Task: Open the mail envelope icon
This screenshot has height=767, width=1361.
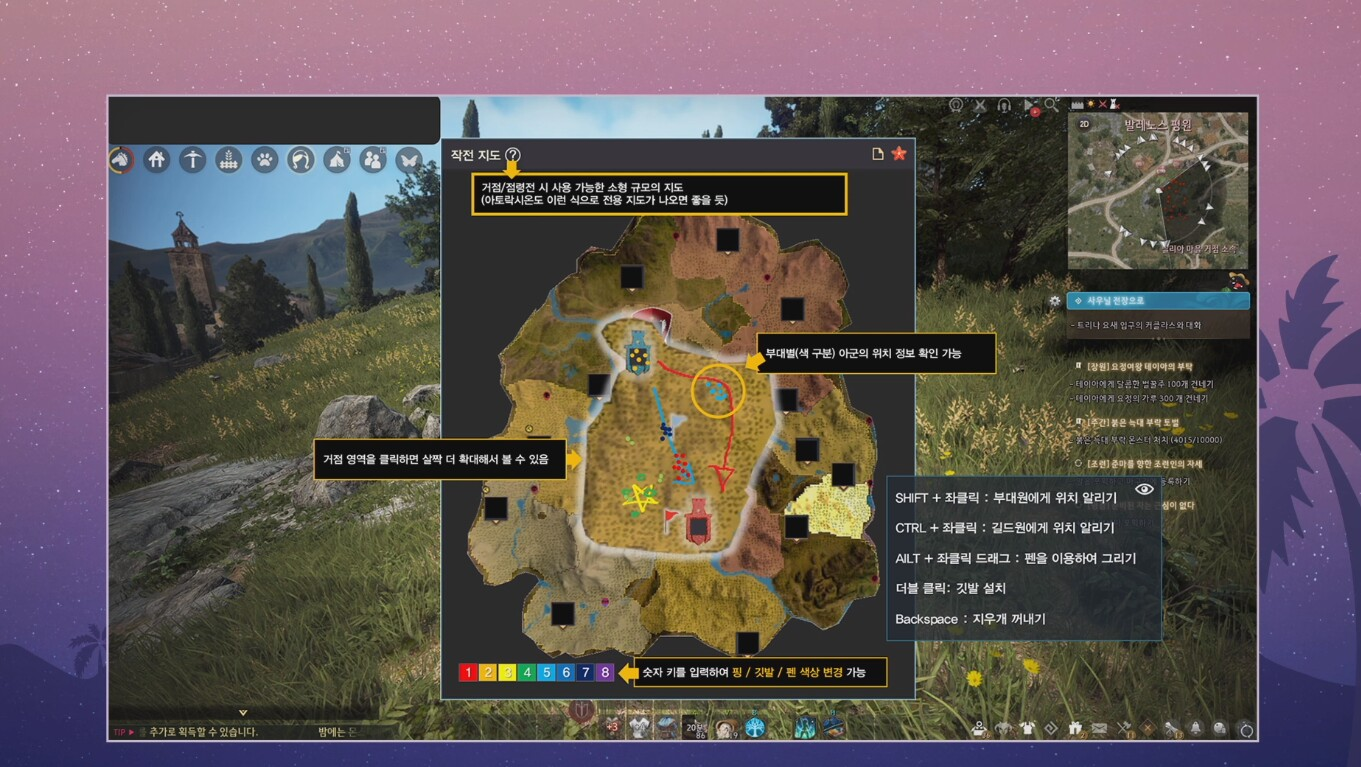Action: 1099,729
